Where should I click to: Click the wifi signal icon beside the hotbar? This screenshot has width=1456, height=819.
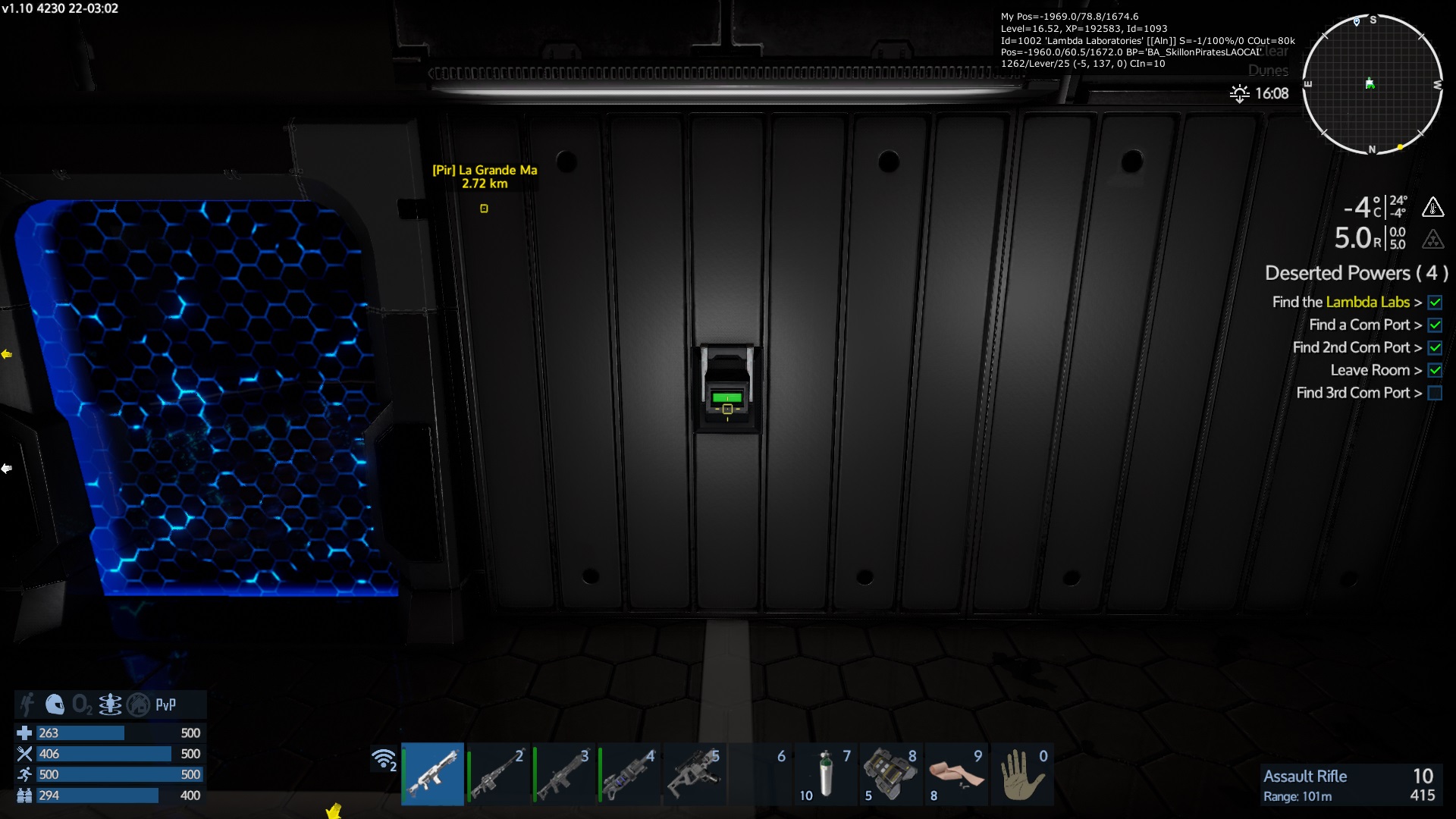coord(384,758)
